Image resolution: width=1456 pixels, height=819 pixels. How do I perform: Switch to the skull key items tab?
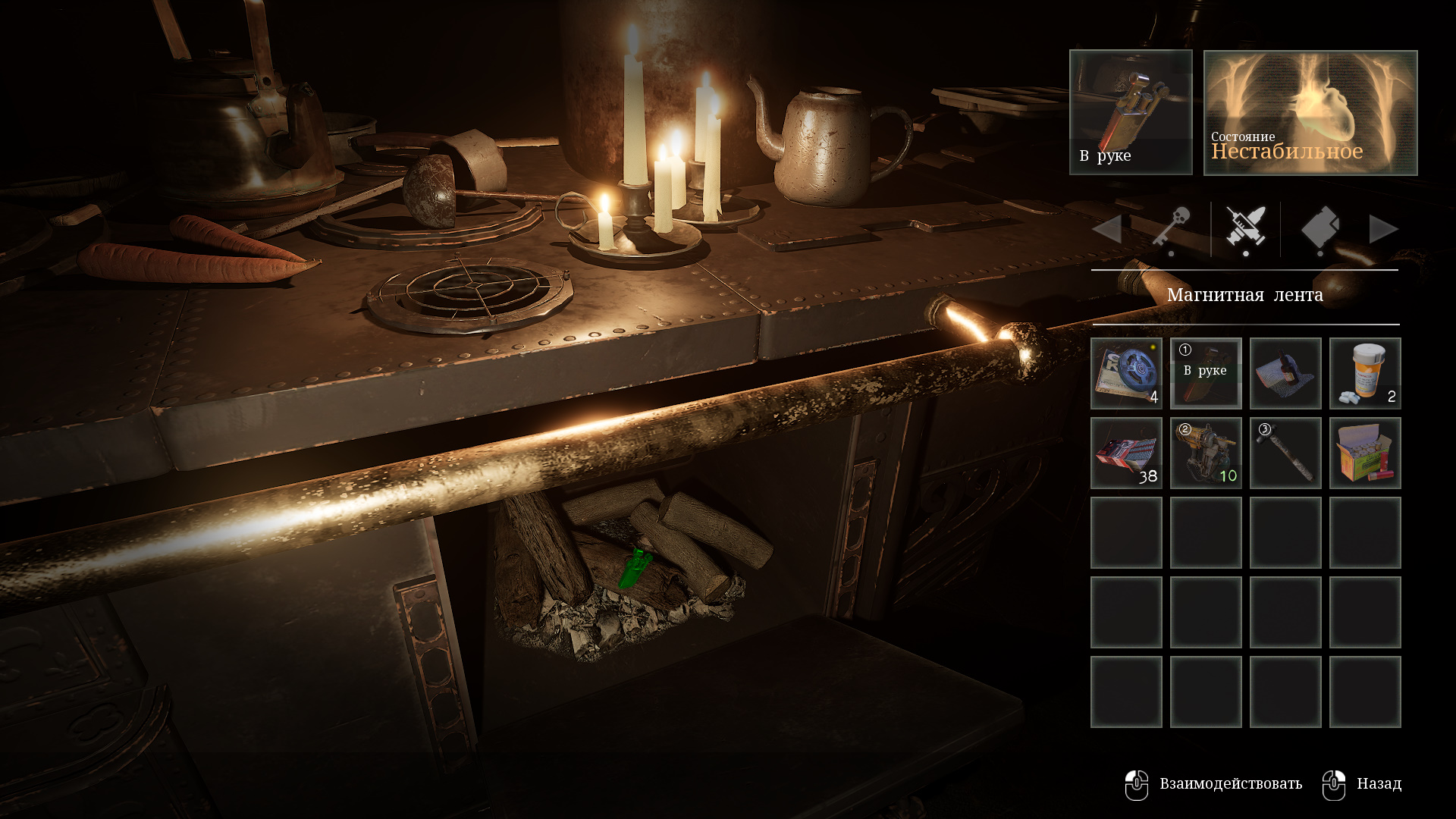[1172, 228]
